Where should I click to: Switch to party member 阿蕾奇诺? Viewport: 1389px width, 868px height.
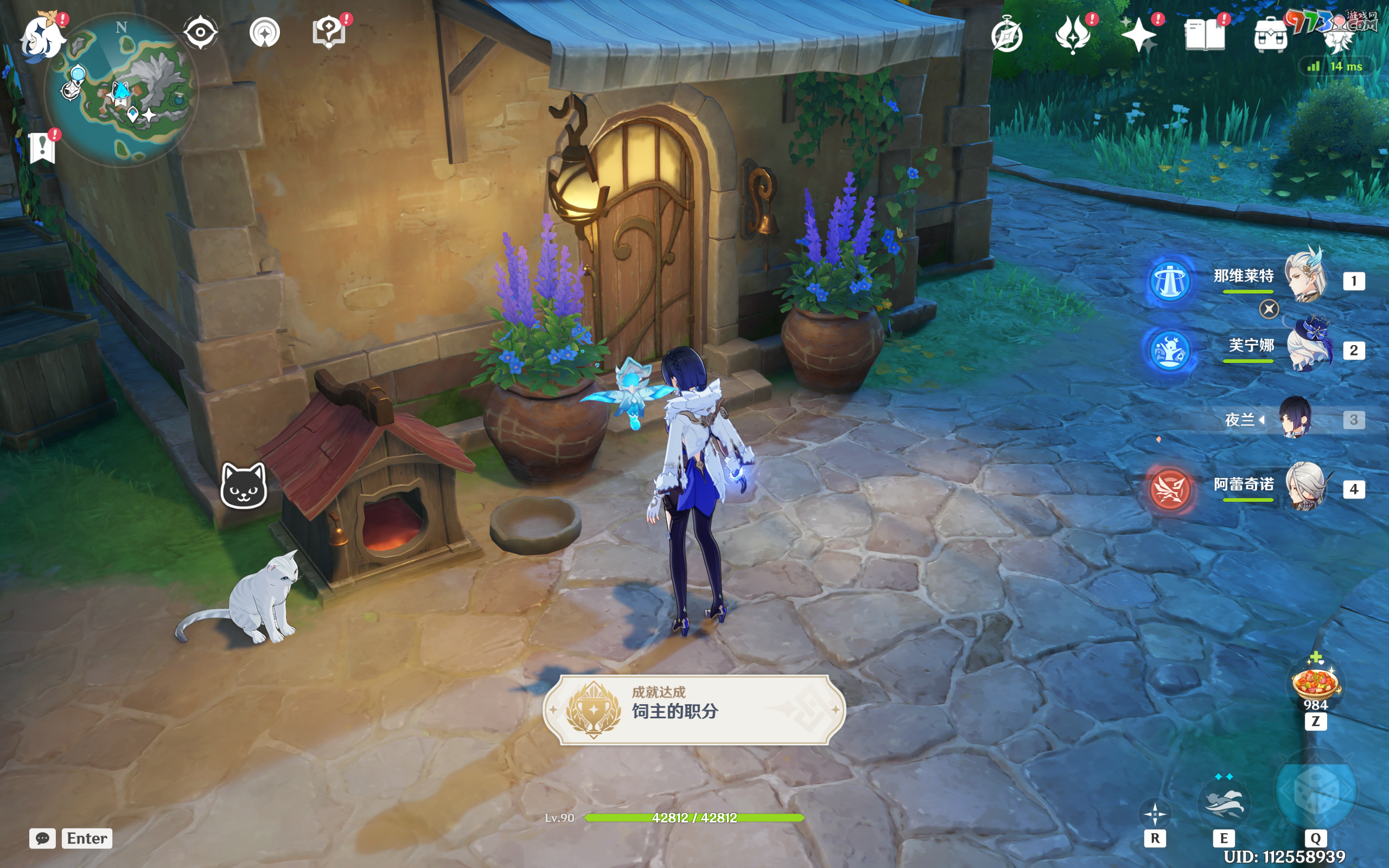point(1305,488)
